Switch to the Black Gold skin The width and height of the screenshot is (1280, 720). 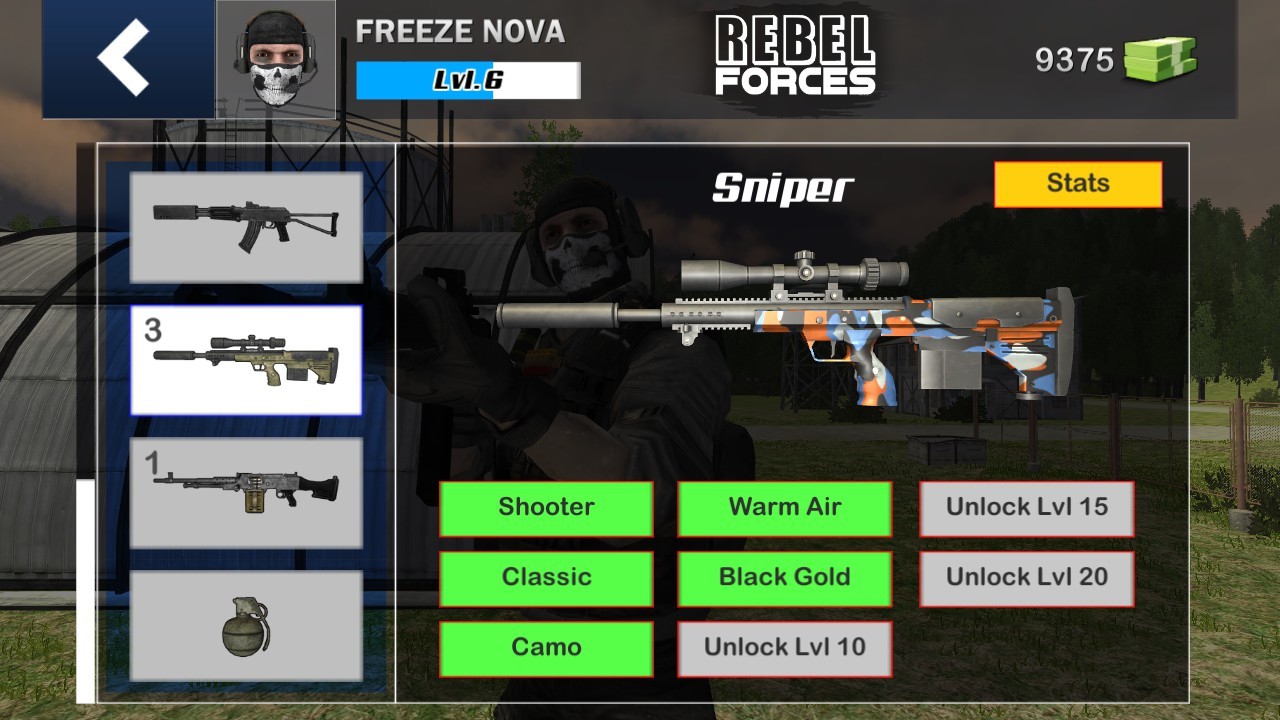point(784,578)
